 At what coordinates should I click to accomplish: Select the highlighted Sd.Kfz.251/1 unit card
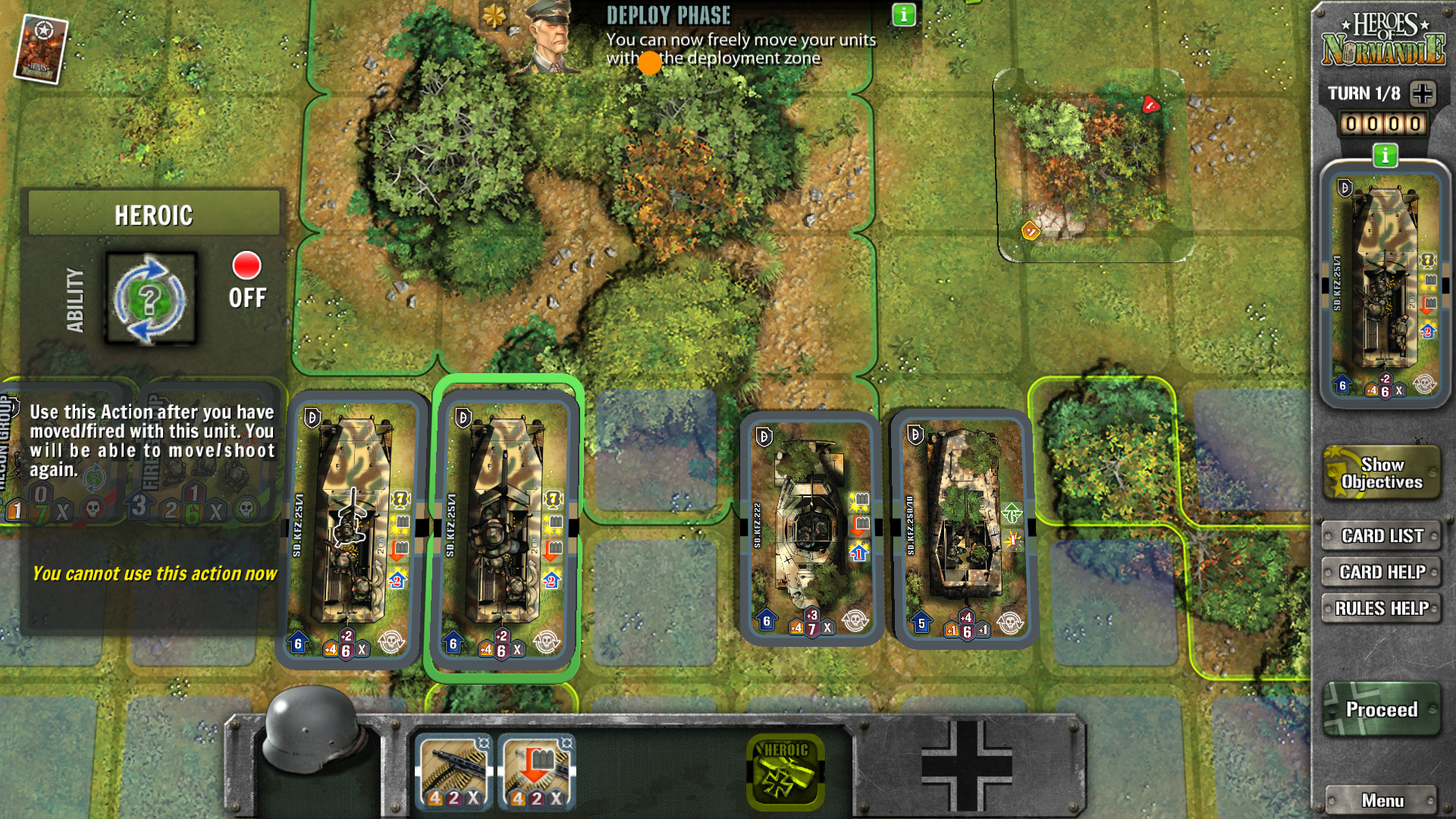click(x=504, y=529)
